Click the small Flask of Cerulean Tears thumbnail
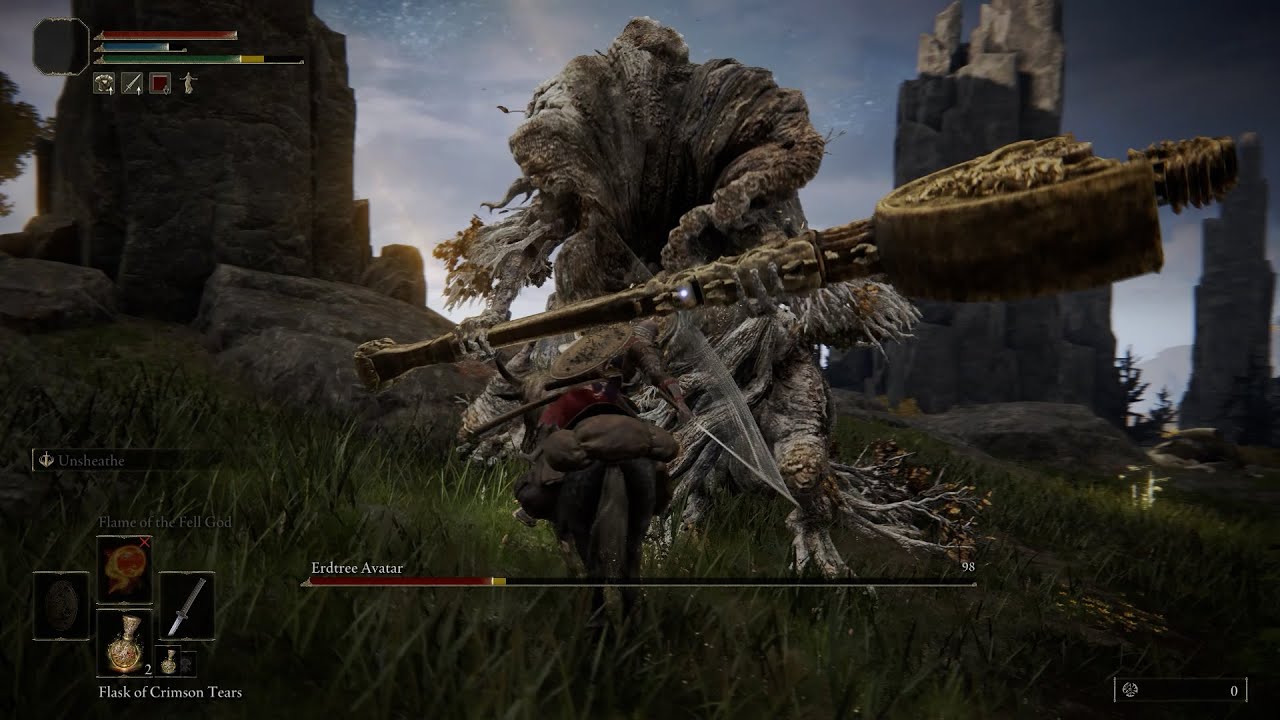 pyautogui.click(x=170, y=662)
